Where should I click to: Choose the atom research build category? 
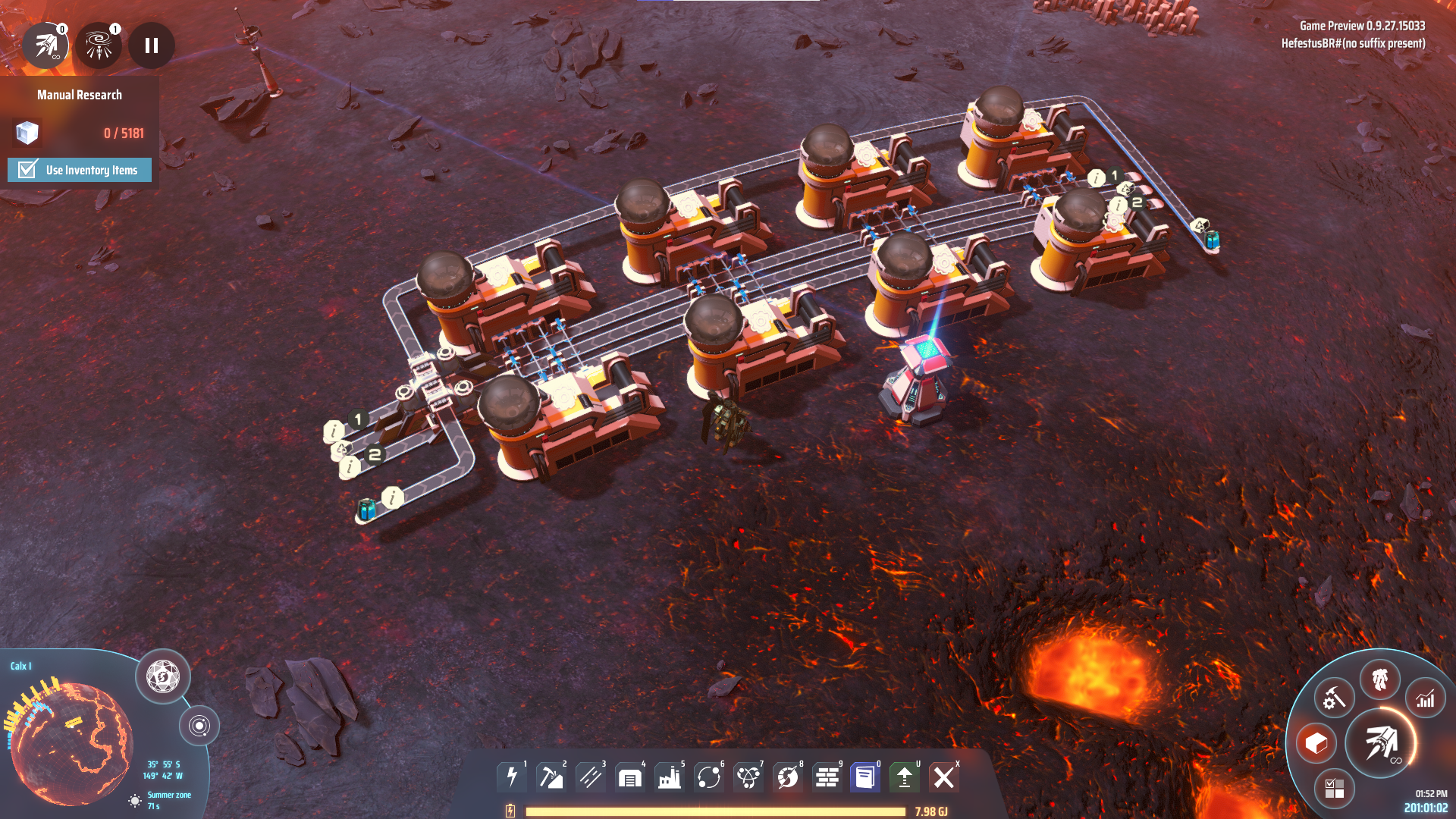click(748, 777)
